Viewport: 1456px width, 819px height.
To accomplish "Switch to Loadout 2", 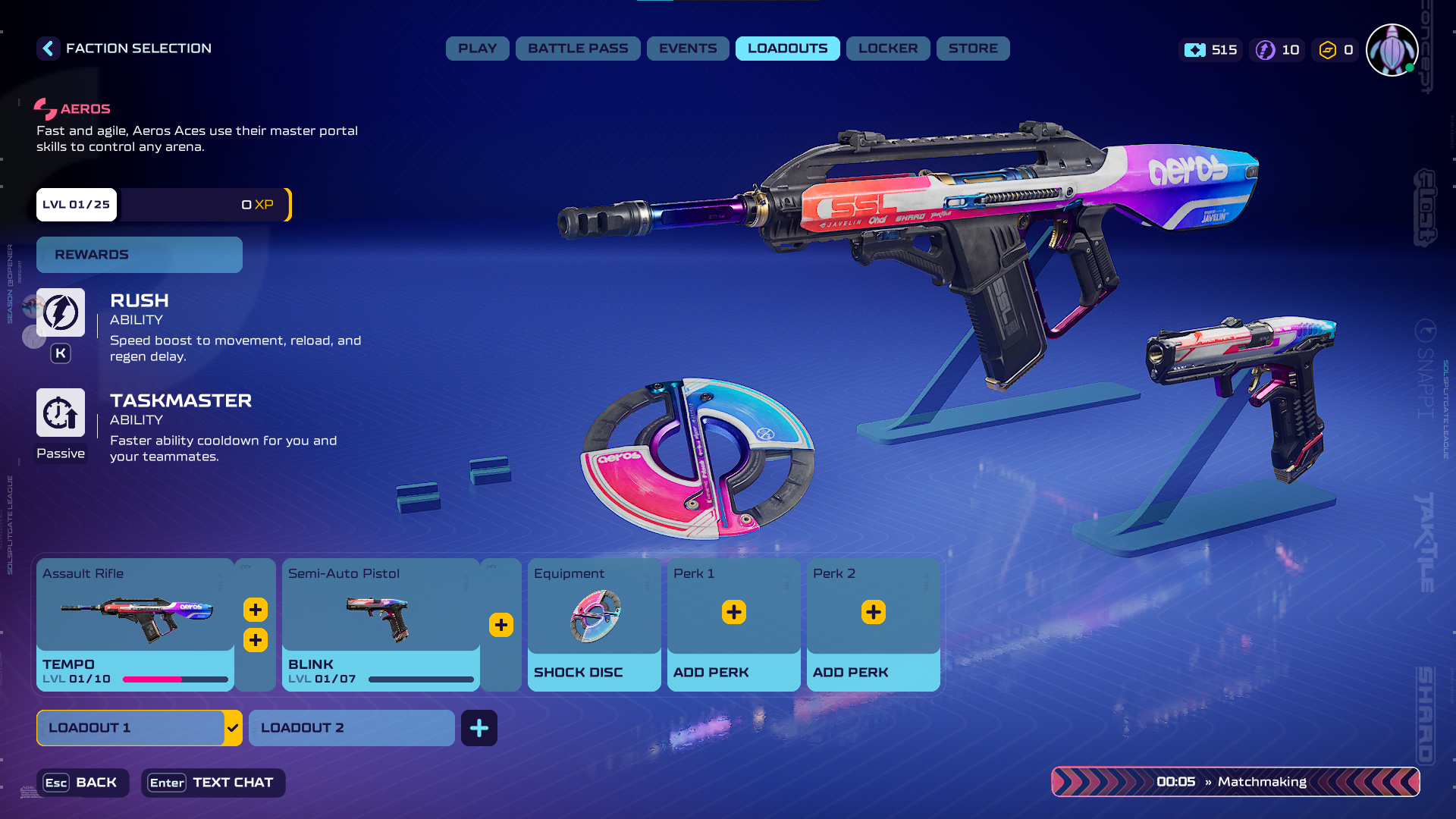I will (351, 728).
